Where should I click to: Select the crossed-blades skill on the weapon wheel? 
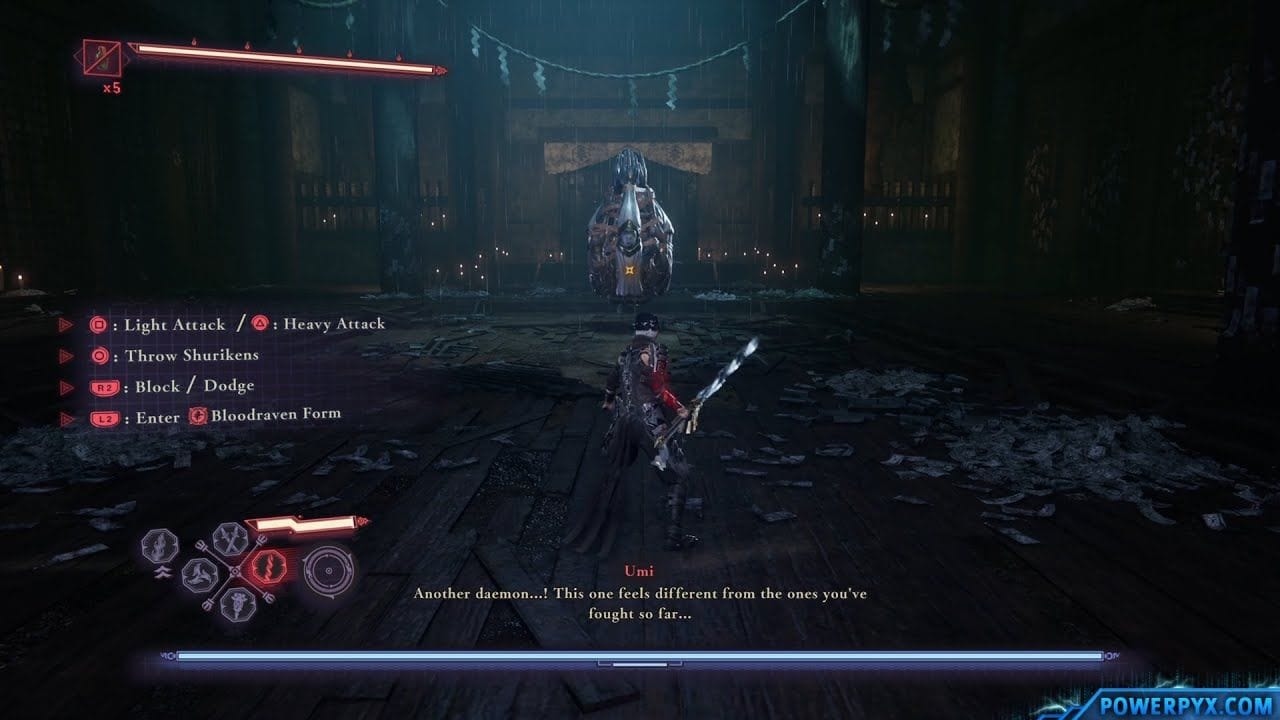tap(231, 541)
